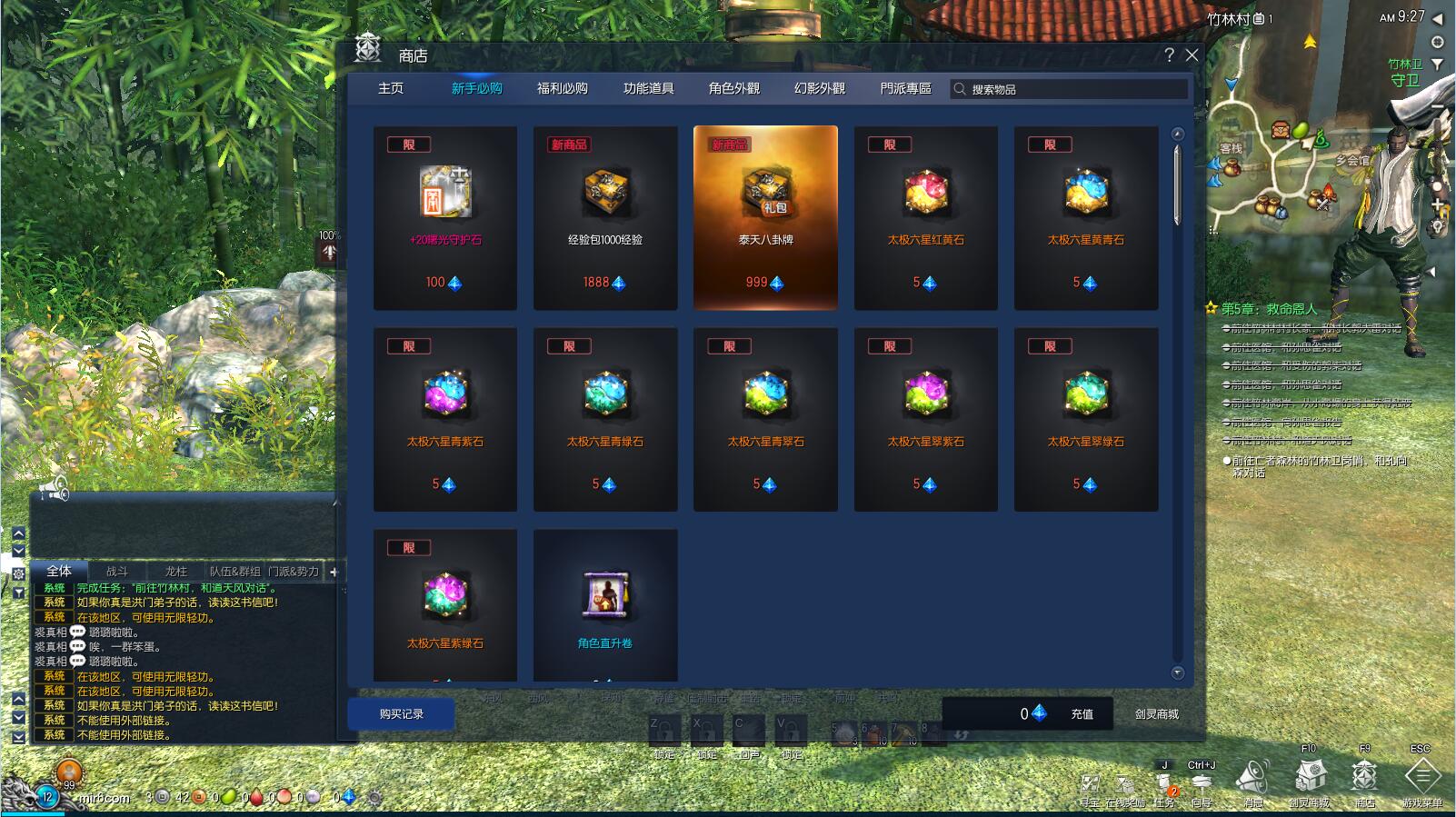This screenshot has height=817, width=1456.
Task: Open the 剑灵商城 link
Action: pyautogui.click(x=1156, y=714)
